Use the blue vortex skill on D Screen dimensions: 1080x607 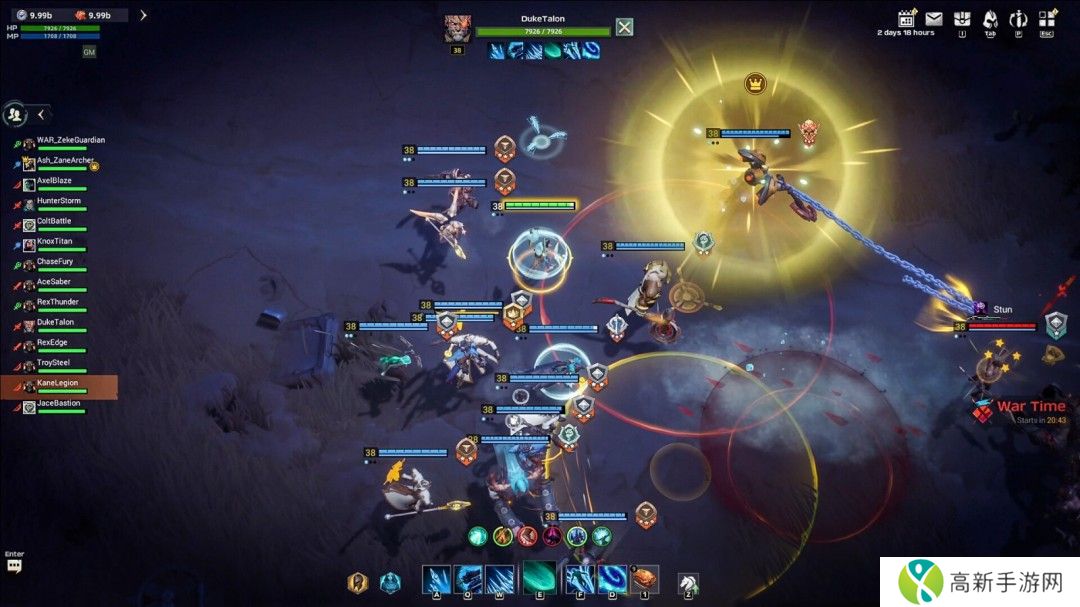click(x=612, y=579)
